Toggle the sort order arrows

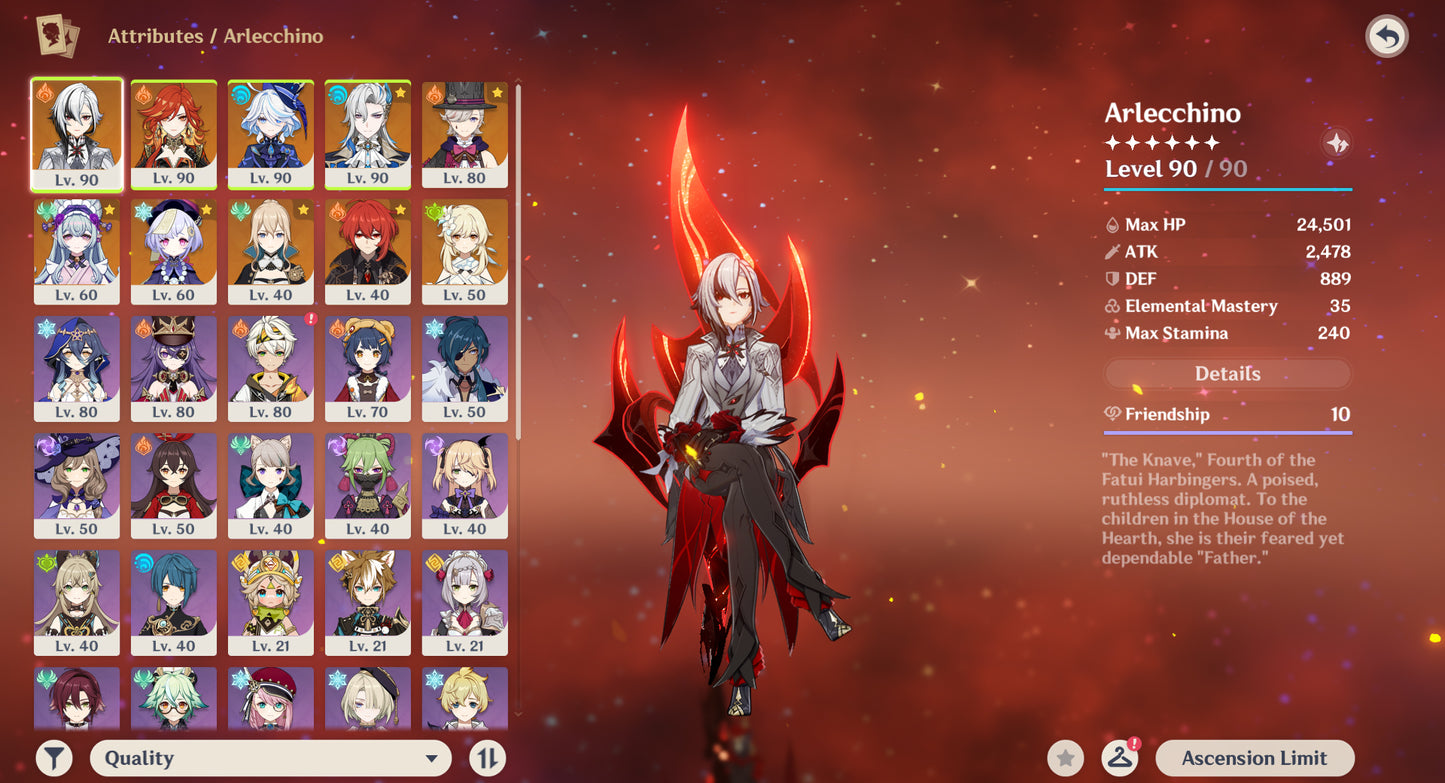487,758
